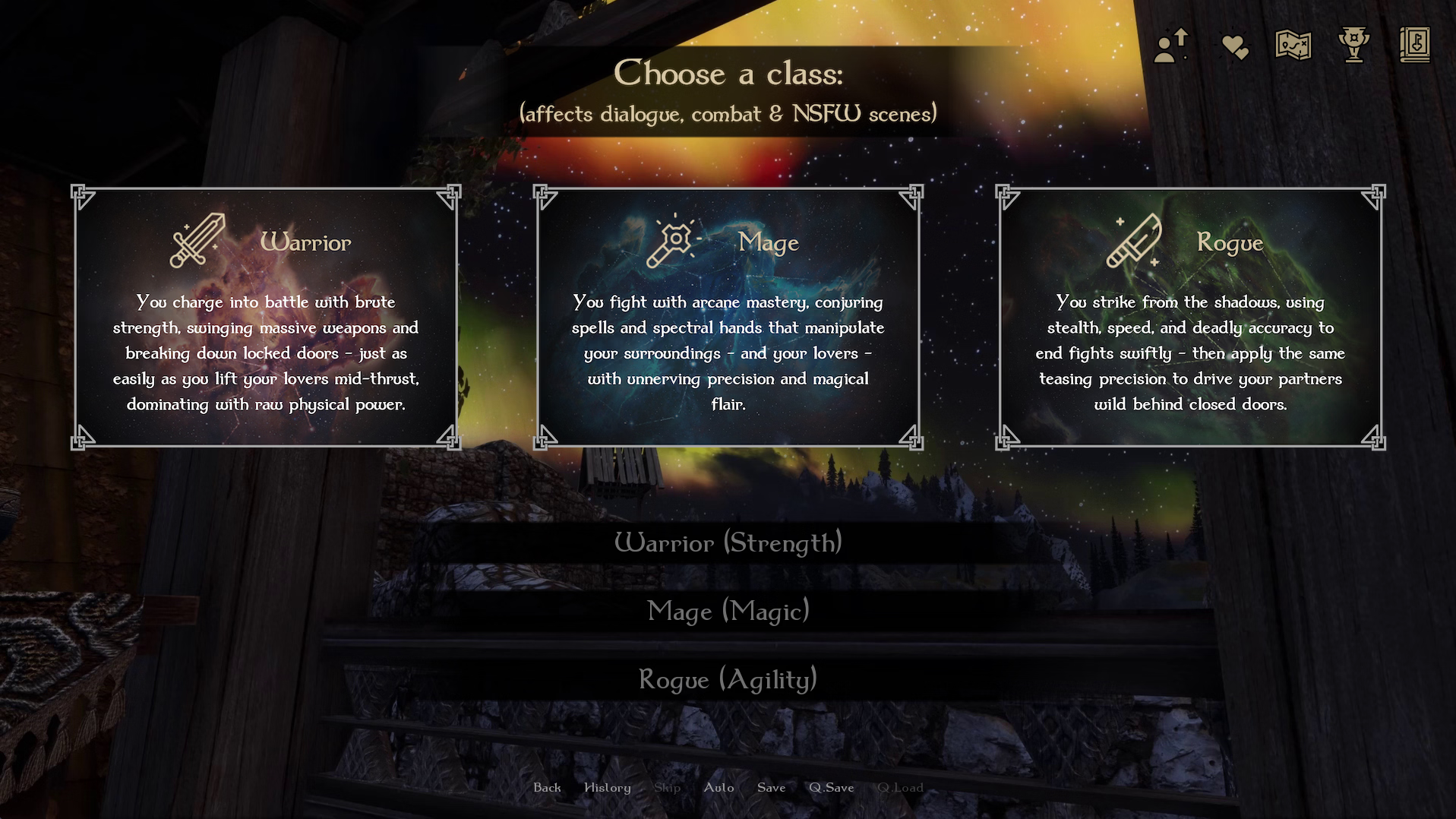Image resolution: width=1456 pixels, height=819 pixels.
Task: Click Q.Save to quick save
Action: pos(831,788)
